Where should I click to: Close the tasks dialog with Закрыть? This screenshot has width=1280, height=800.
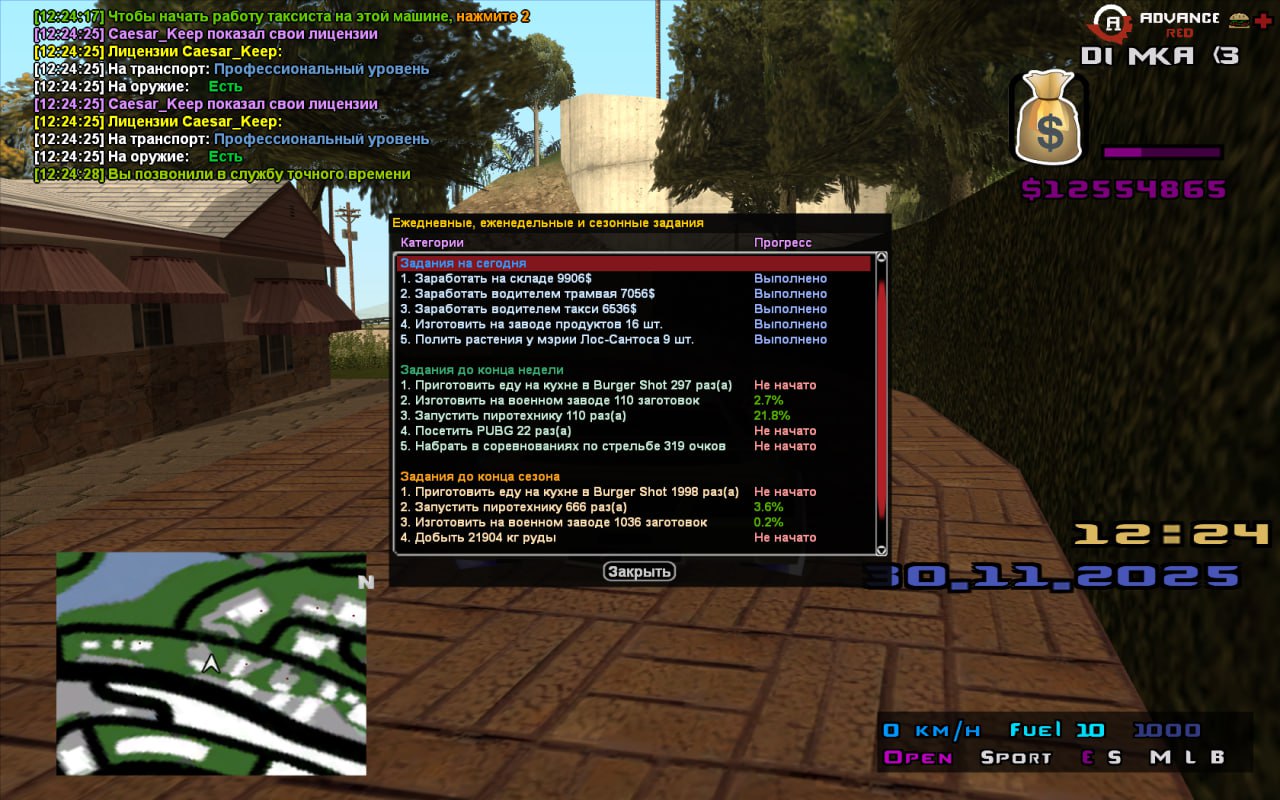[x=639, y=572]
